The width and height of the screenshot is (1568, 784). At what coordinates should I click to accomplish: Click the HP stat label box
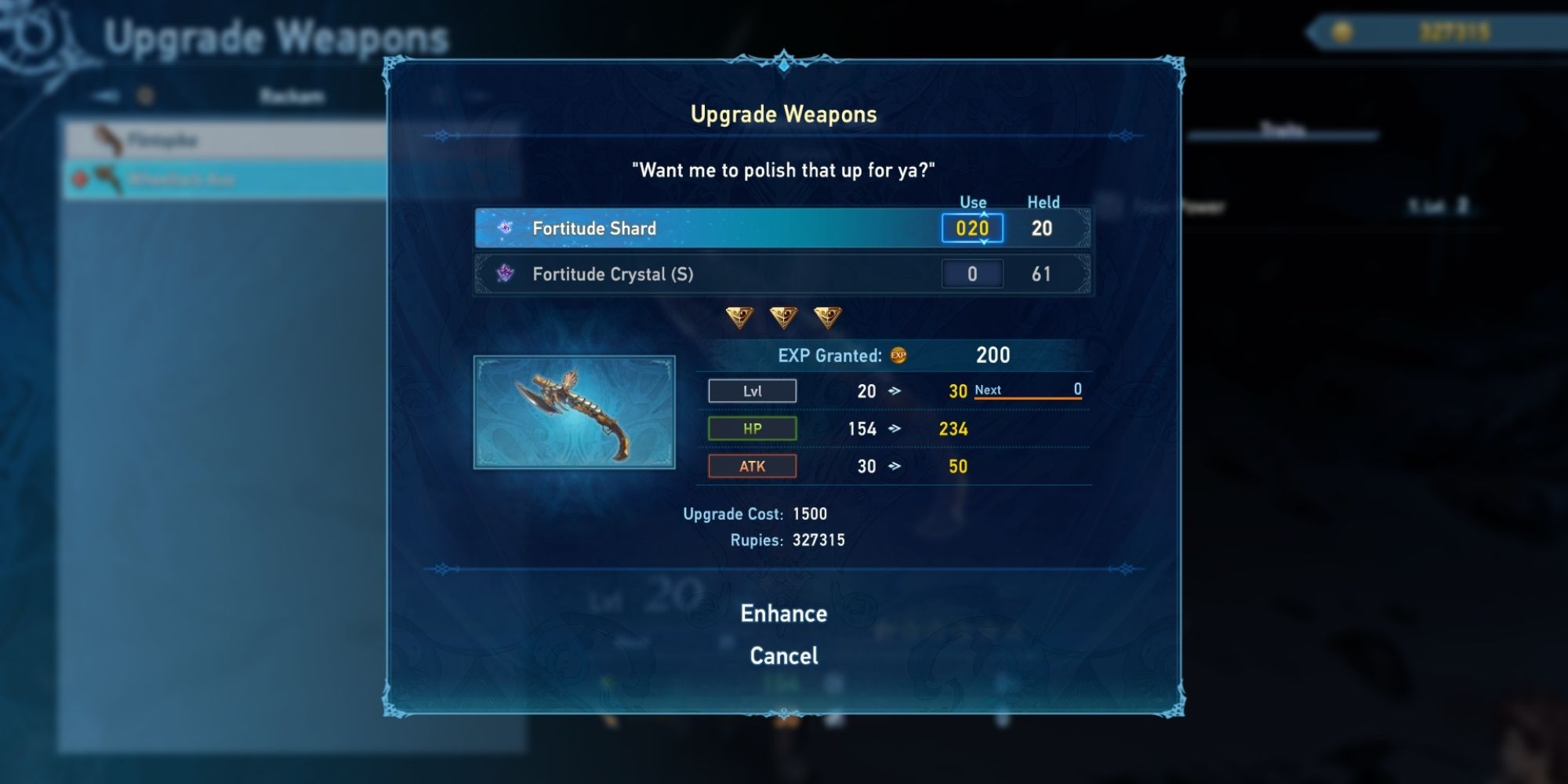(751, 428)
